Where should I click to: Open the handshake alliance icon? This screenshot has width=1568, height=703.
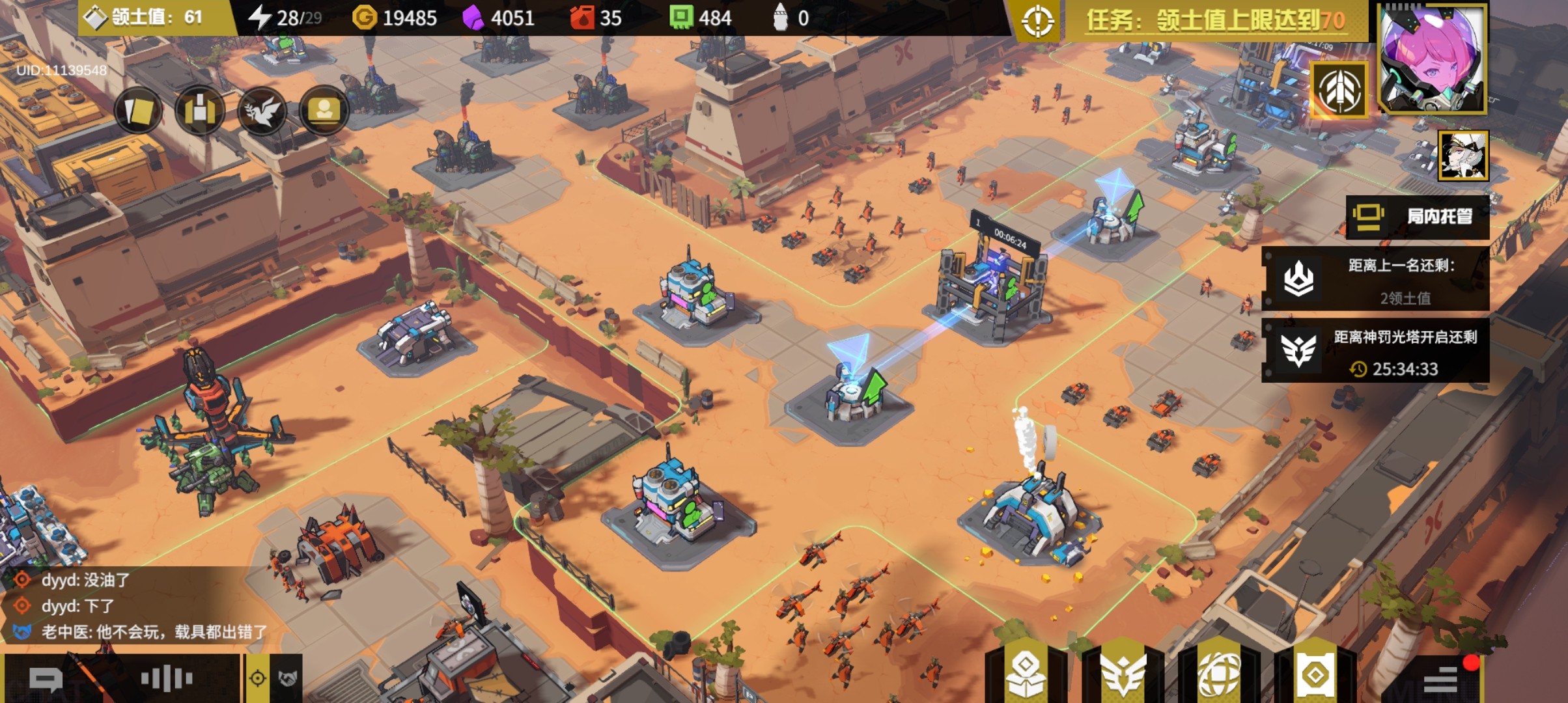(288, 679)
